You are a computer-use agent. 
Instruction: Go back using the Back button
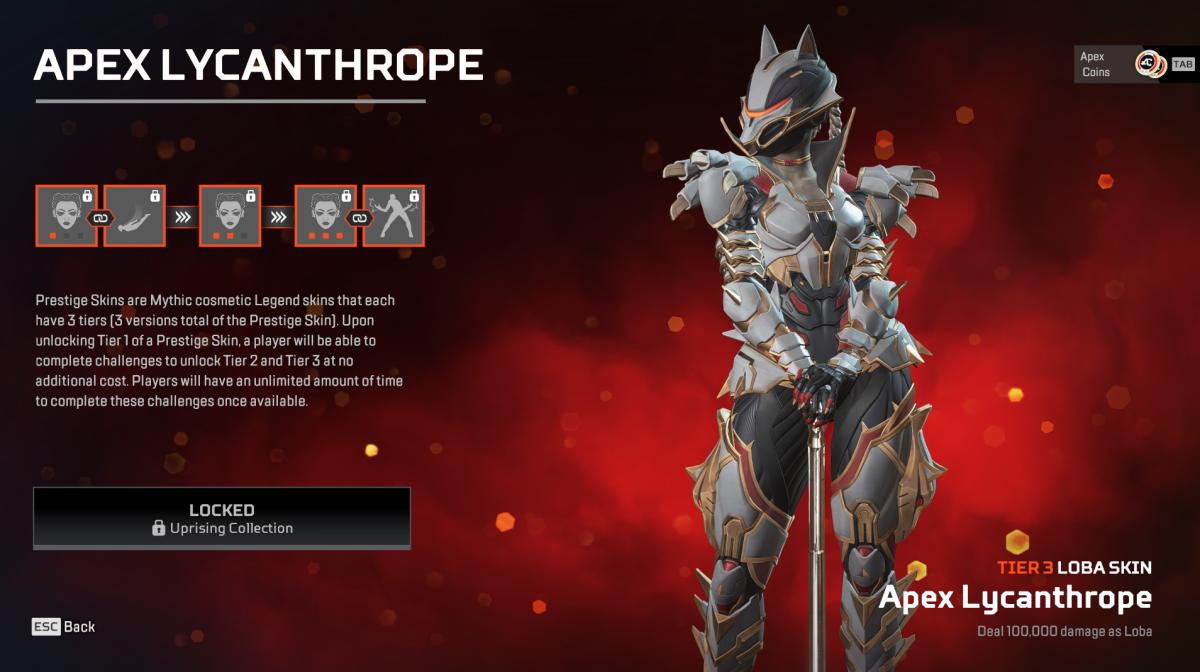point(64,627)
